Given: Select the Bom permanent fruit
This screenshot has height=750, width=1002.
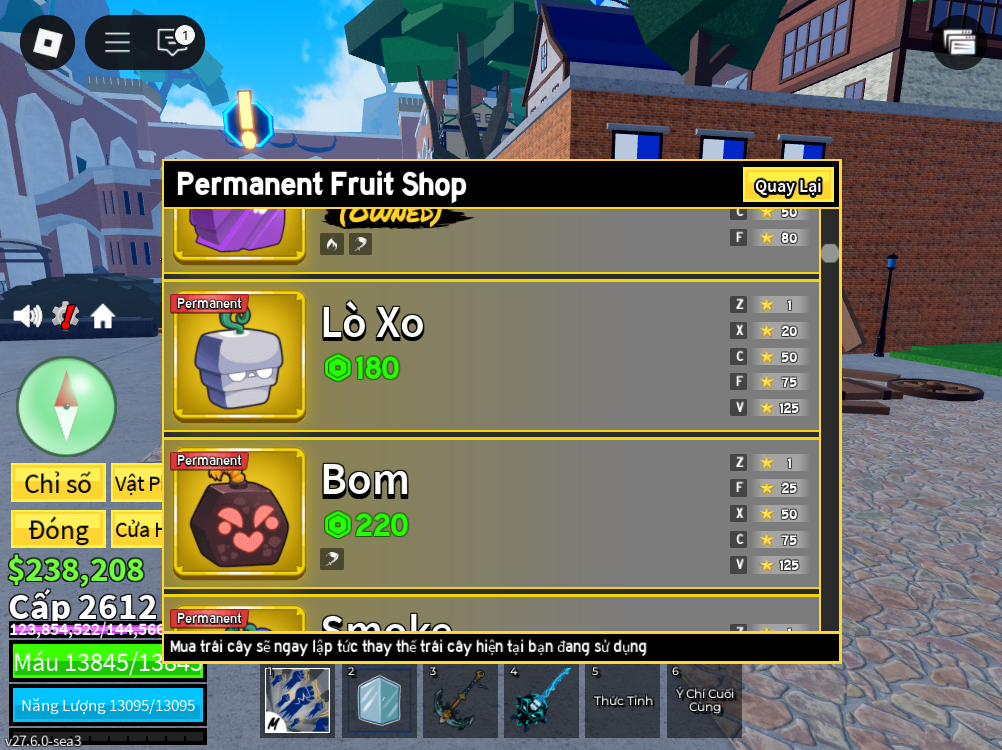Looking at the screenshot, I should [240, 514].
